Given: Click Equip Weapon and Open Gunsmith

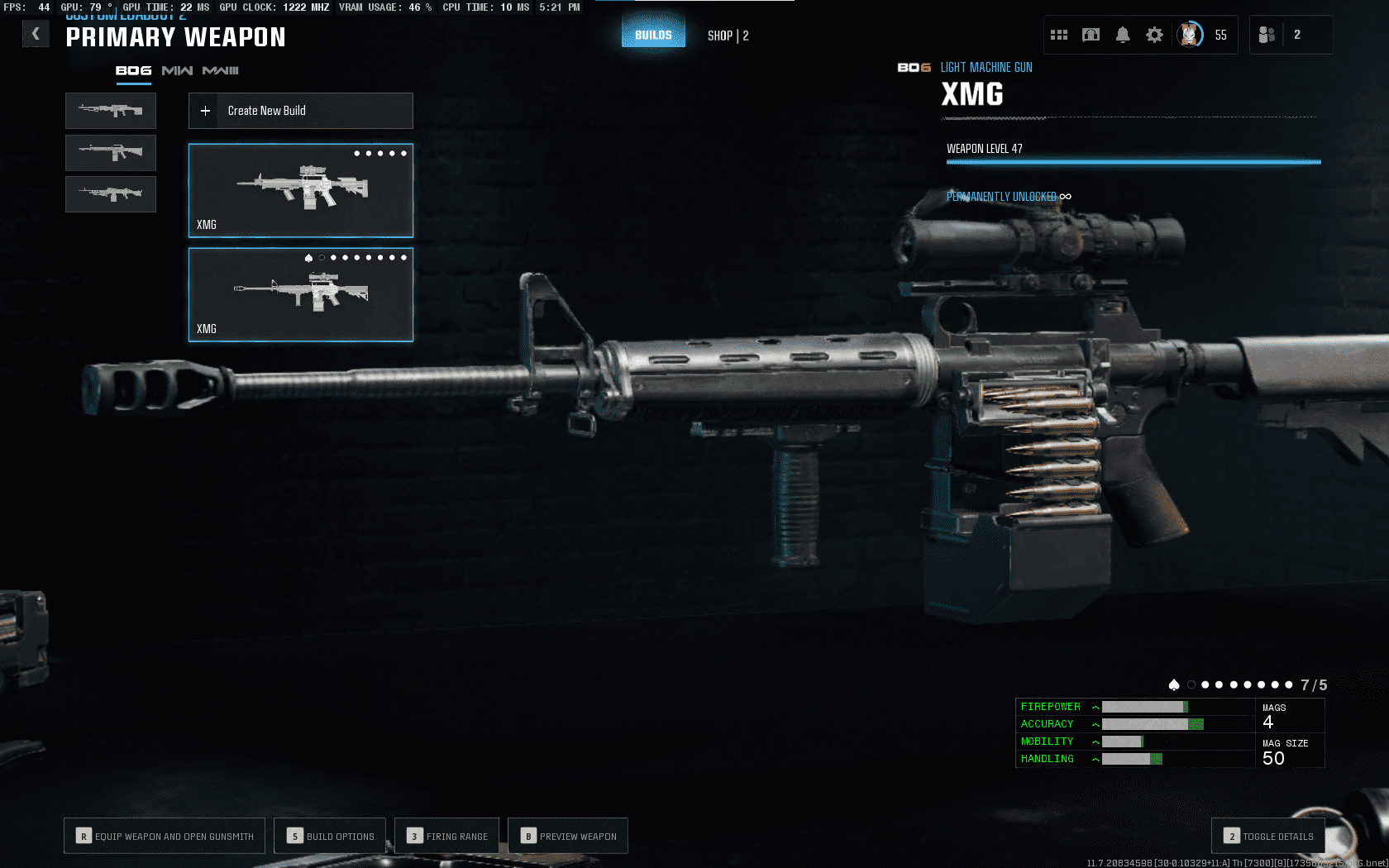Looking at the screenshot, I should 165,836.
